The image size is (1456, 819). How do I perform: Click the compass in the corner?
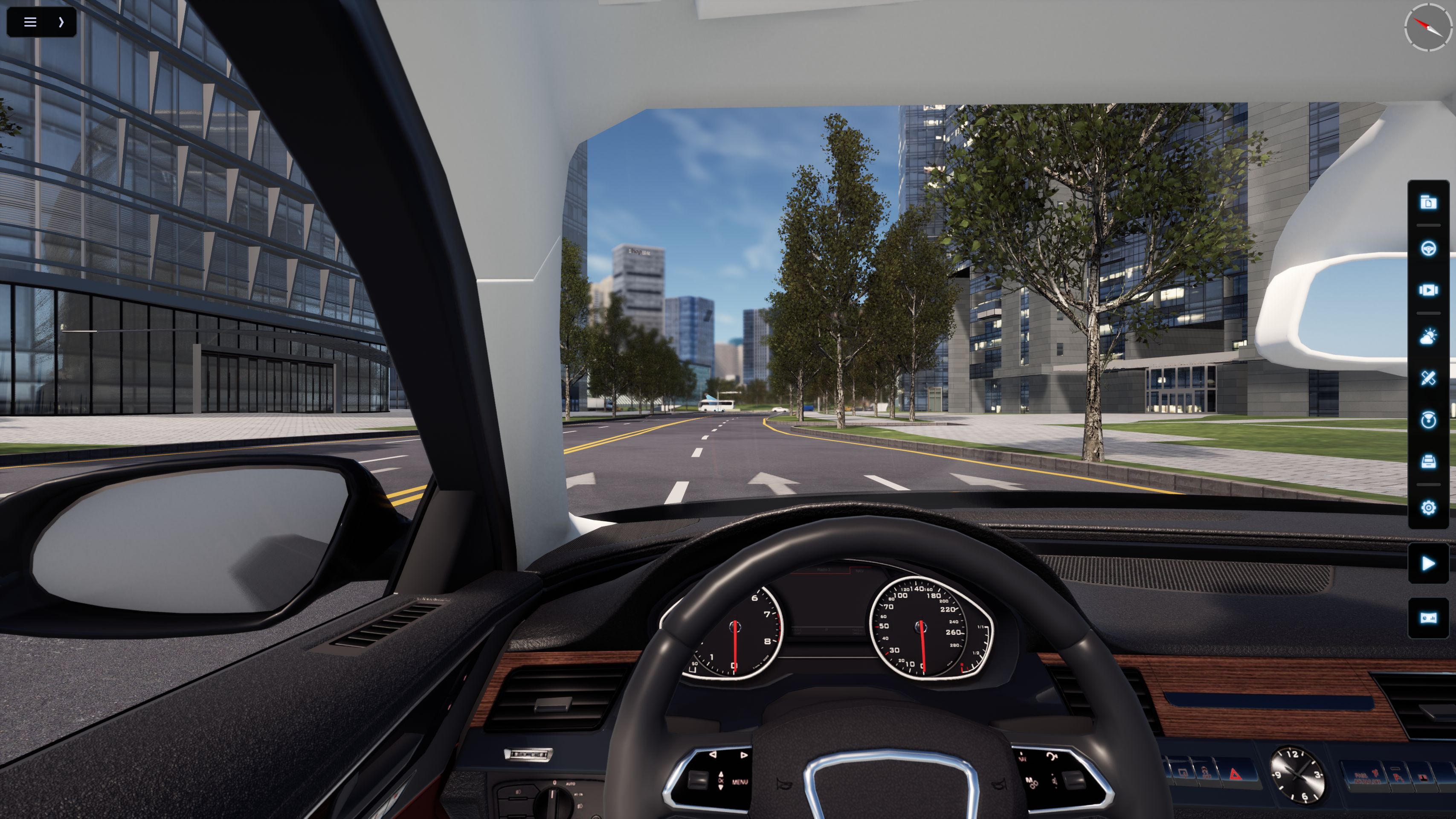(x=1428, y=26)
